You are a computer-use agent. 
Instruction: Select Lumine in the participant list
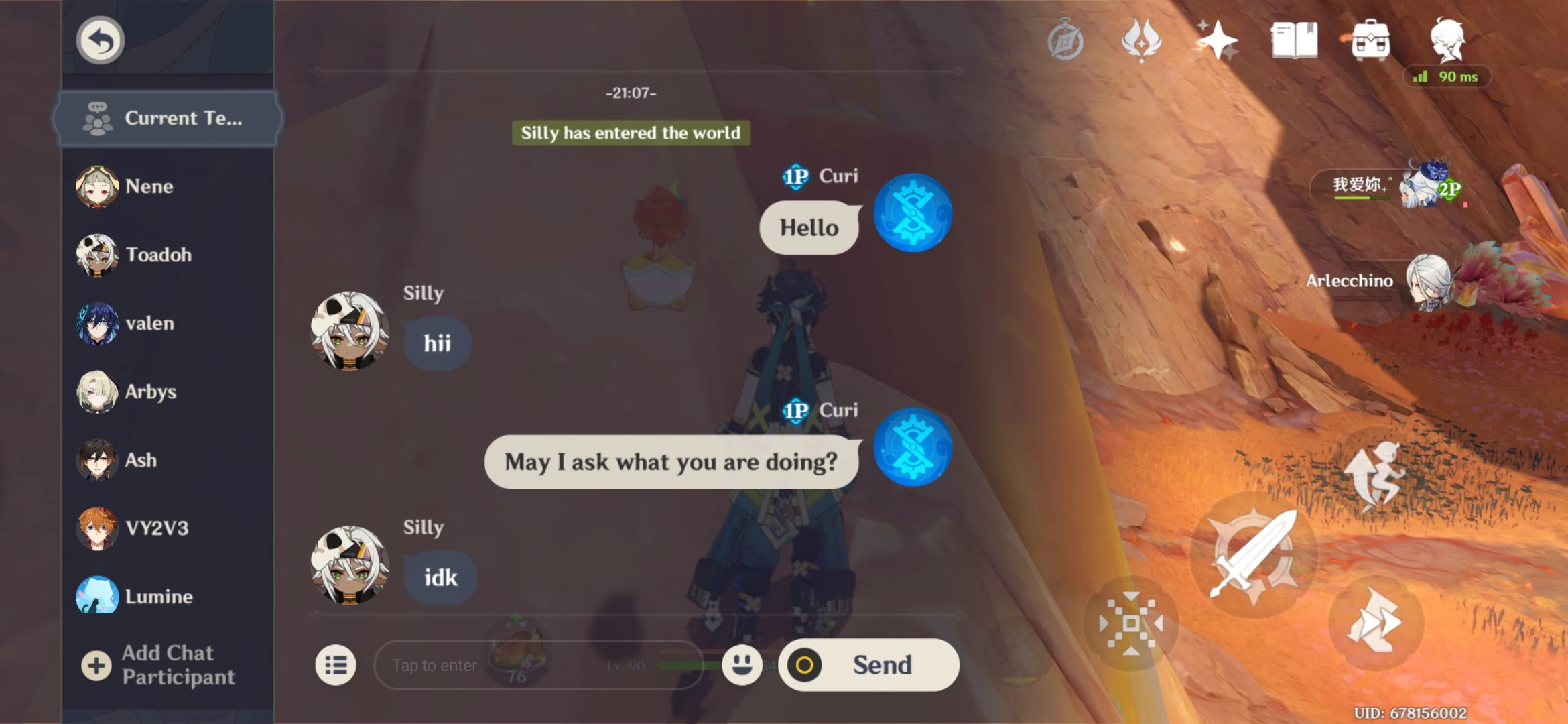(155, 596)
